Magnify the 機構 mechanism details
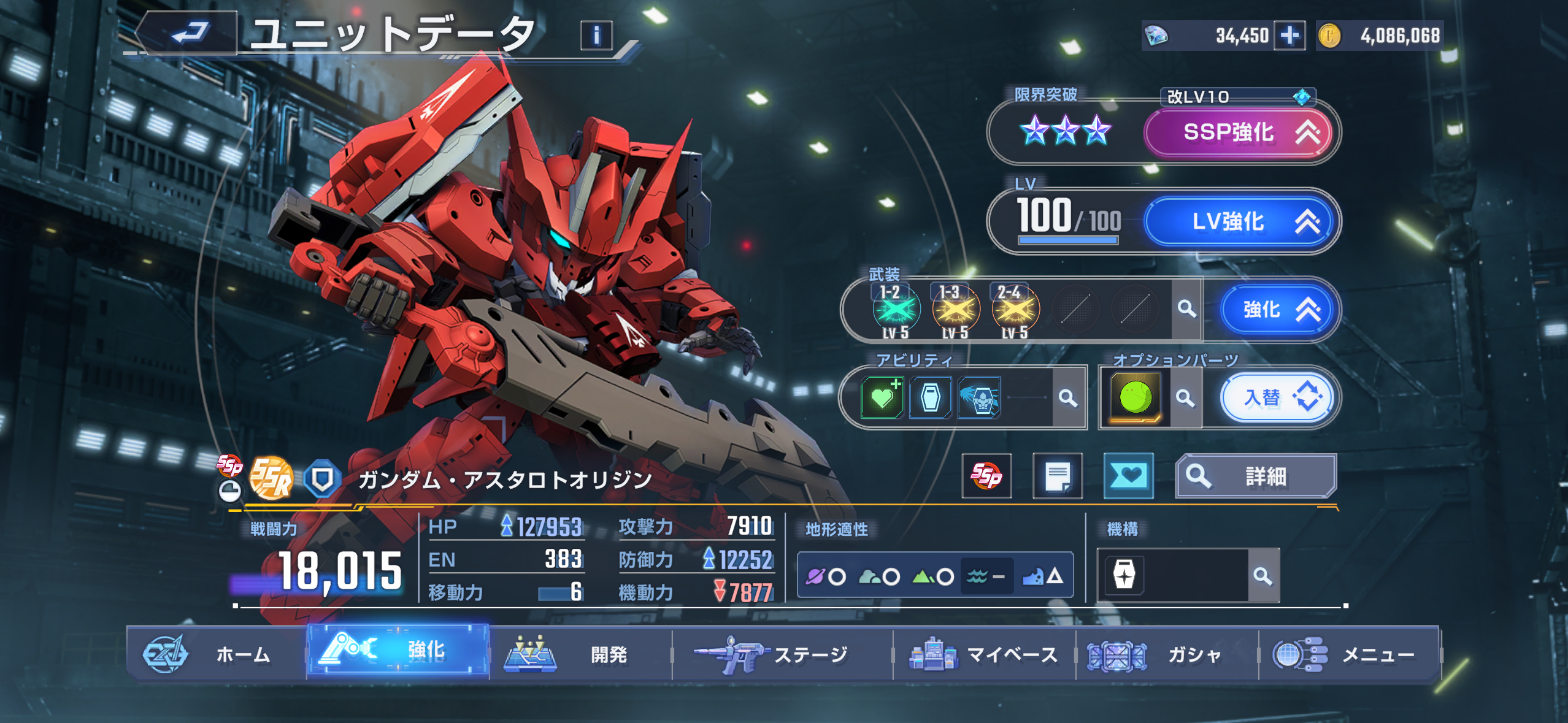 [x=1262, y=576]
